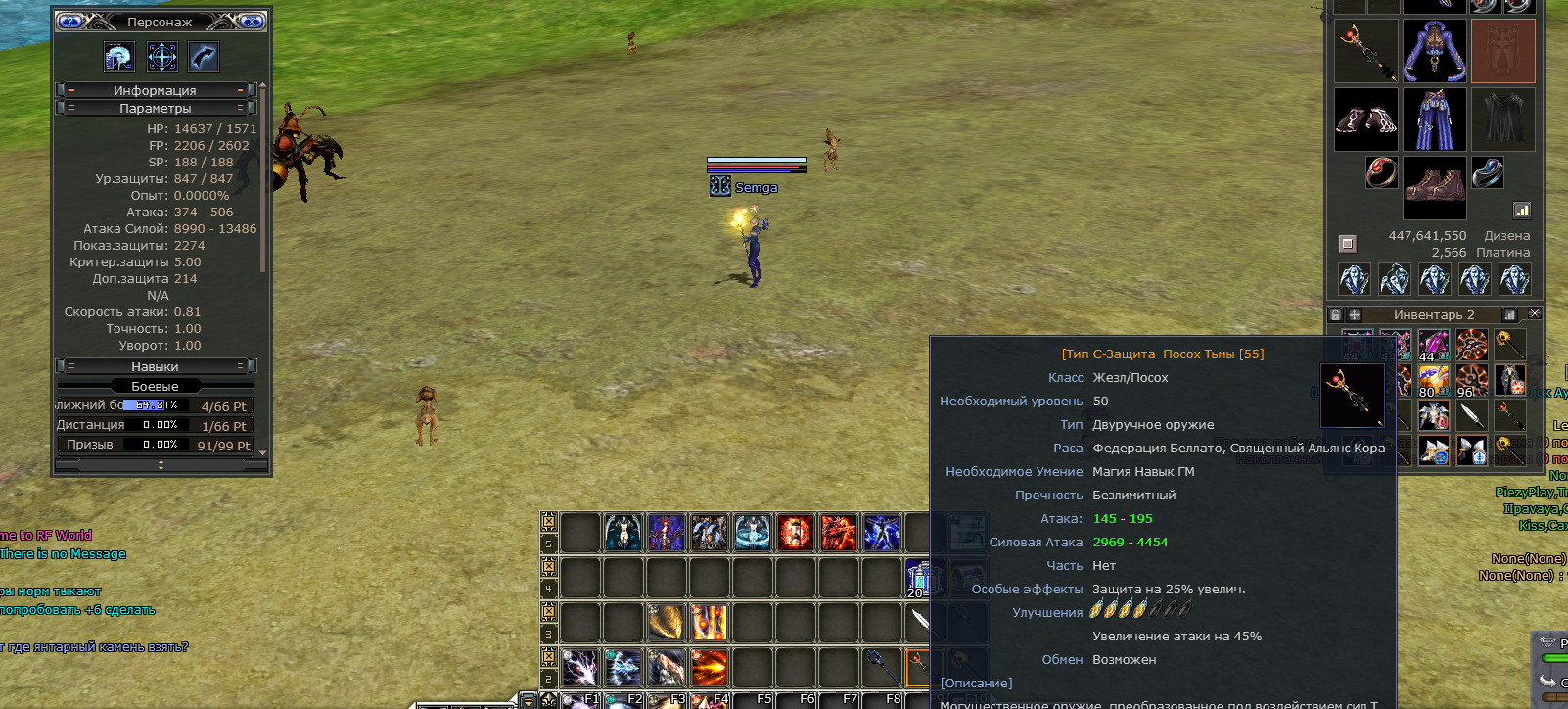Viewport: 1568px width, 709px height.
Task: Select the blue staff hotbar slot
Action: [882, 668]
